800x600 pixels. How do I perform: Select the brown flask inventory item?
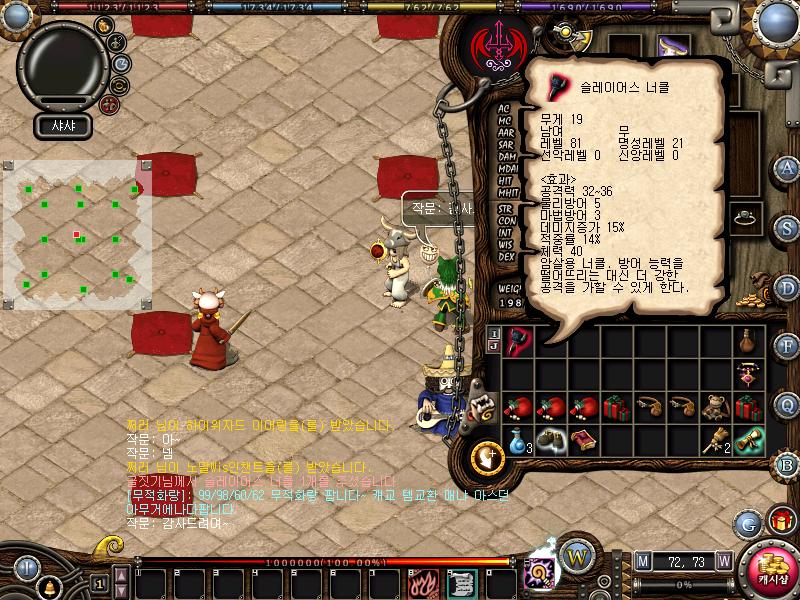point(748,341)
